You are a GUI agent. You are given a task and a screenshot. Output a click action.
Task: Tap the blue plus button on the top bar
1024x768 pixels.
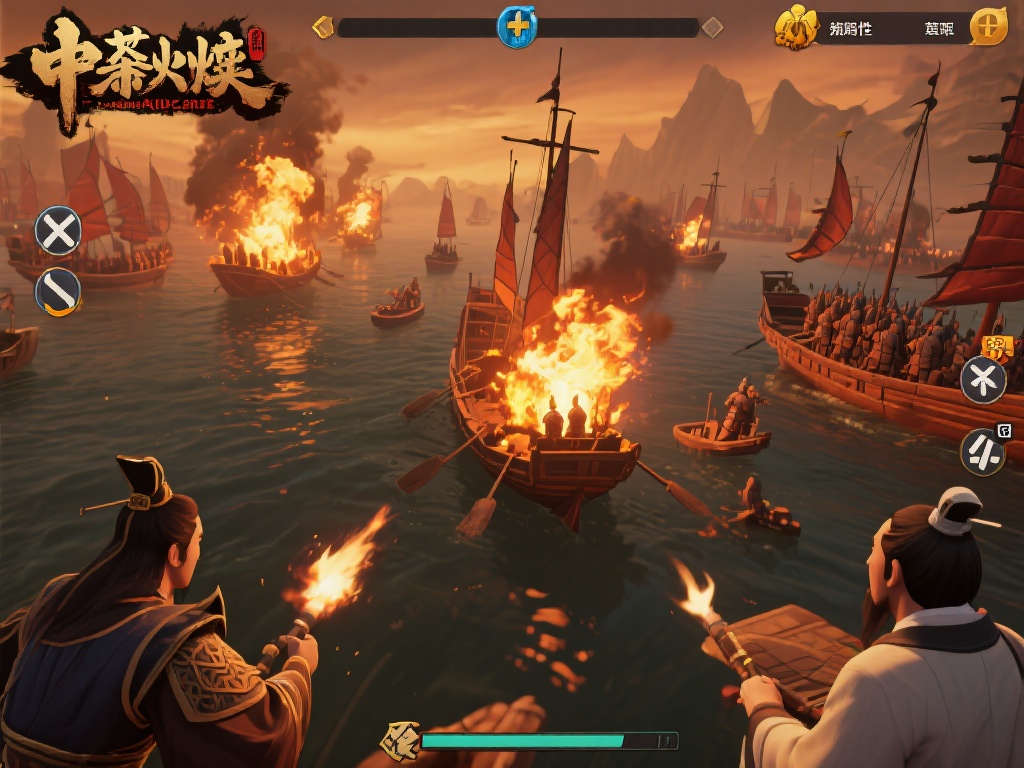click(516, 27)
